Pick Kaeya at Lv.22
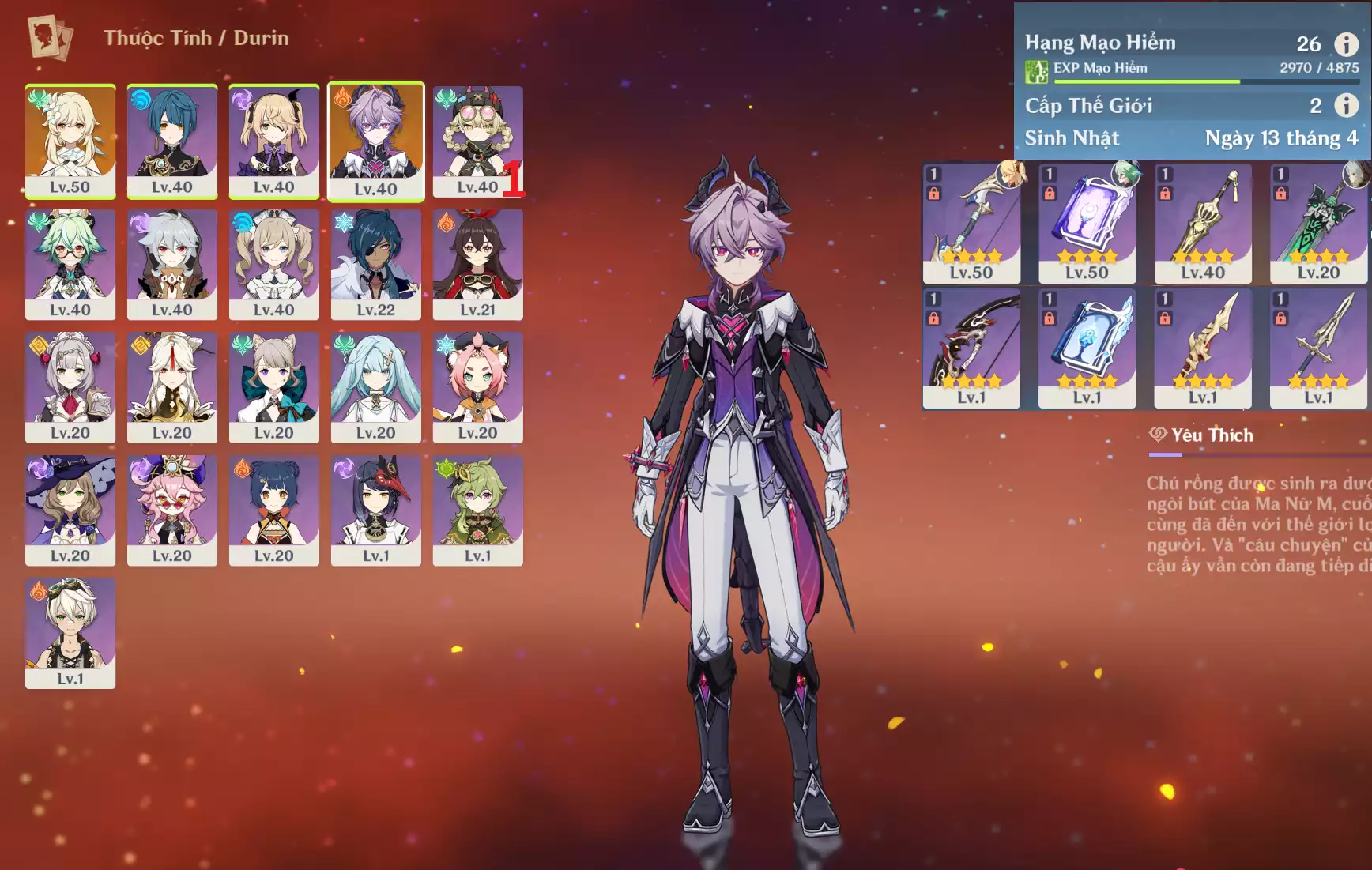The width and height of the screenshot is (1372, 870). (x=375, y=264)
